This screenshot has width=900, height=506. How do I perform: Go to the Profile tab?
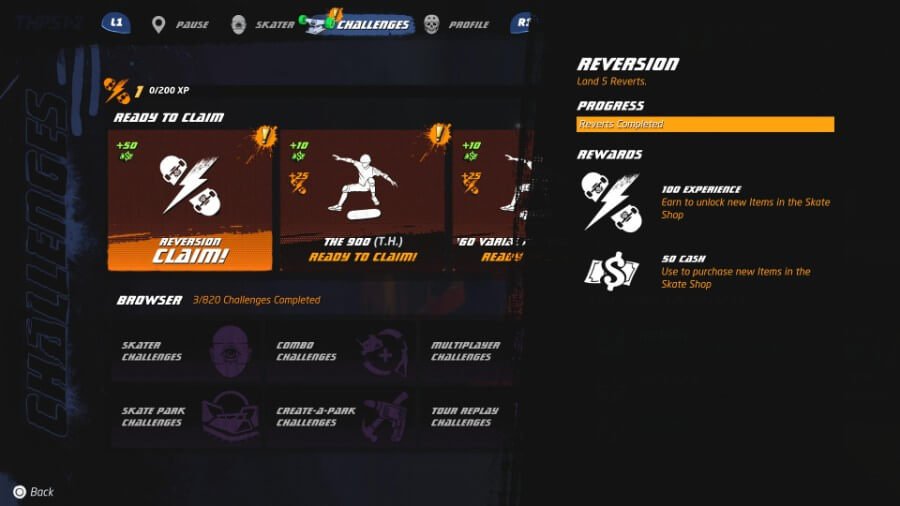pyautogui.click(x=458, y=24)
